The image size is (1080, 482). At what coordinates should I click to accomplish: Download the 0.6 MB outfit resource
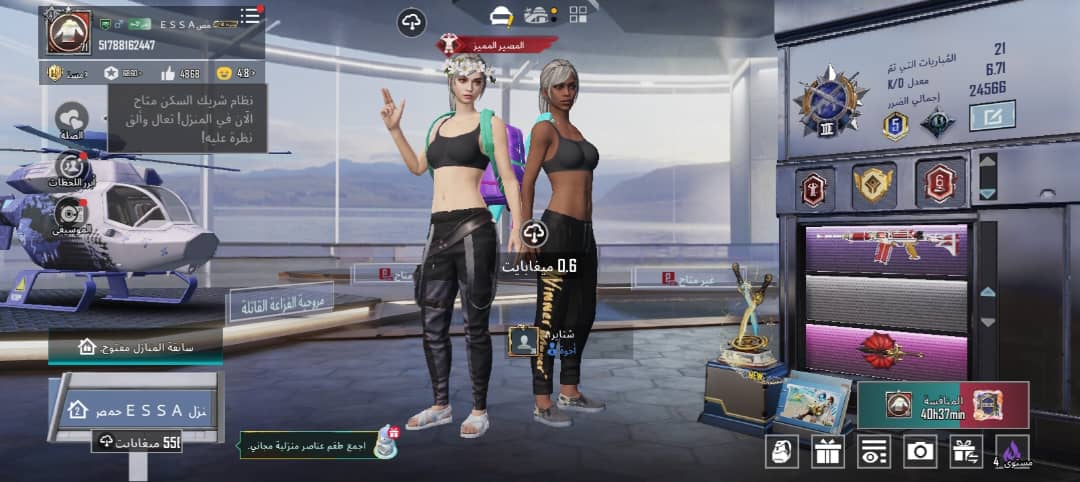point(534,234)
